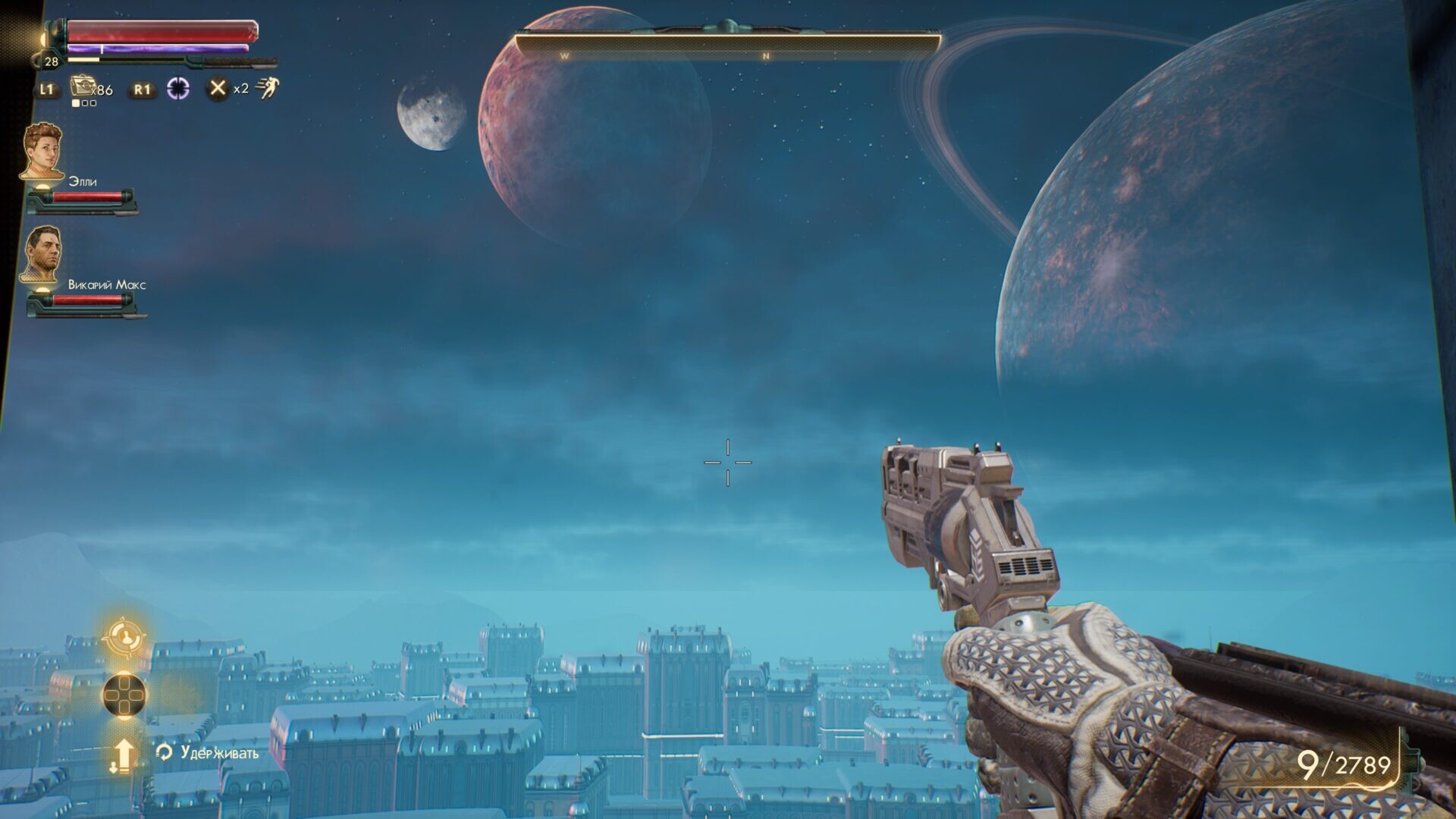This screenshot has height=819, width=1456.
Task: Activate the Tactical Time Dilation crosshair icon
Action: click(178, 89)
